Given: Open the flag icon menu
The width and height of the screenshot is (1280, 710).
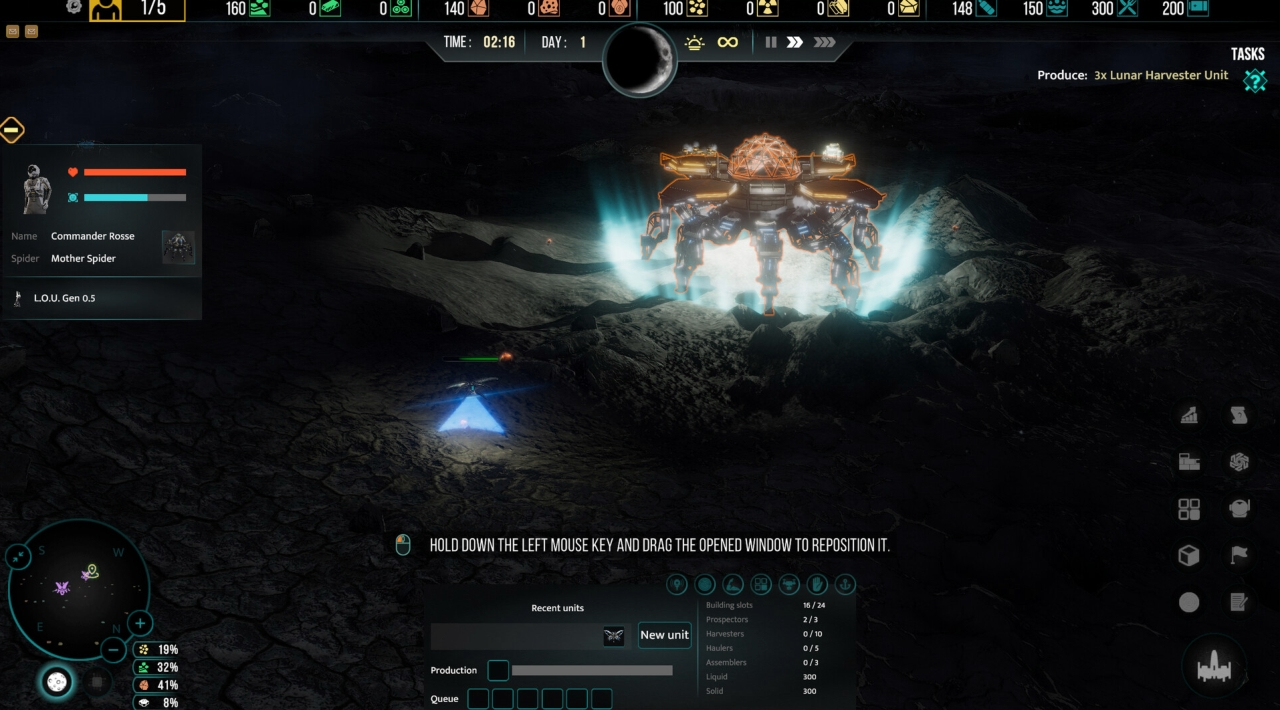Looking at the screenshot, I should (x=1239, y=556).
